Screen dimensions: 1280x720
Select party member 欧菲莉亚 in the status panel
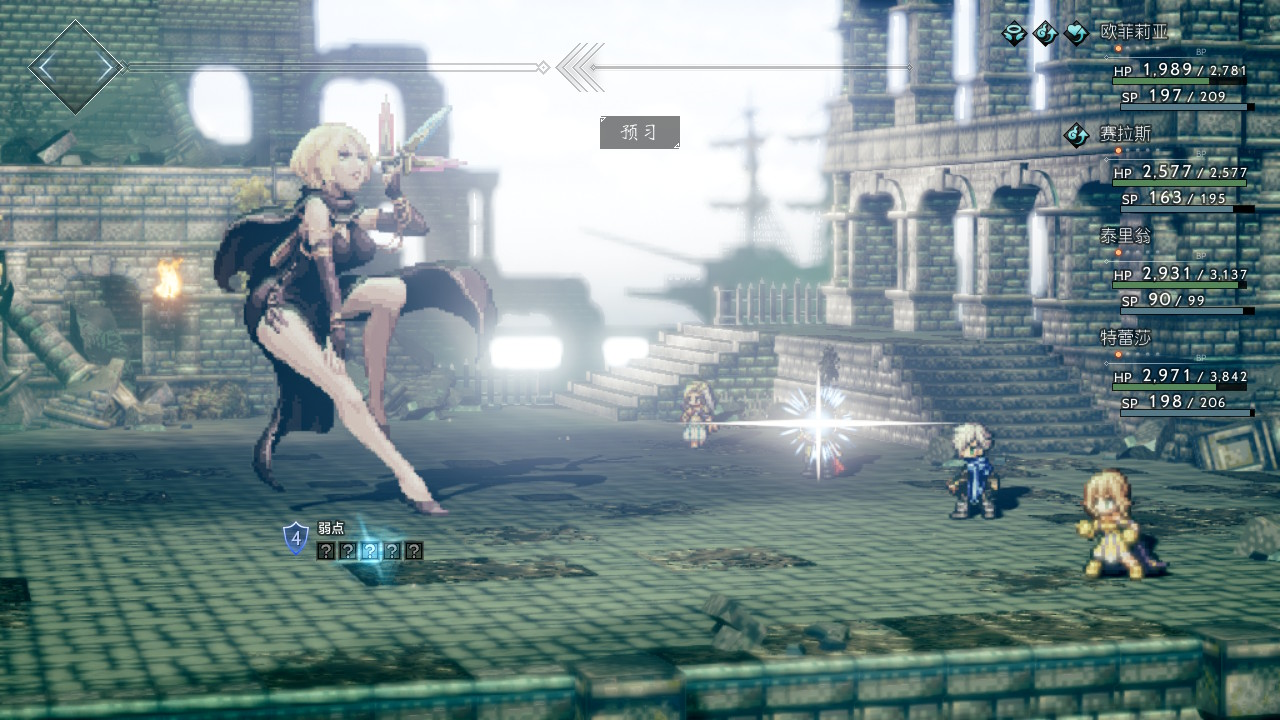point(1133,32)
